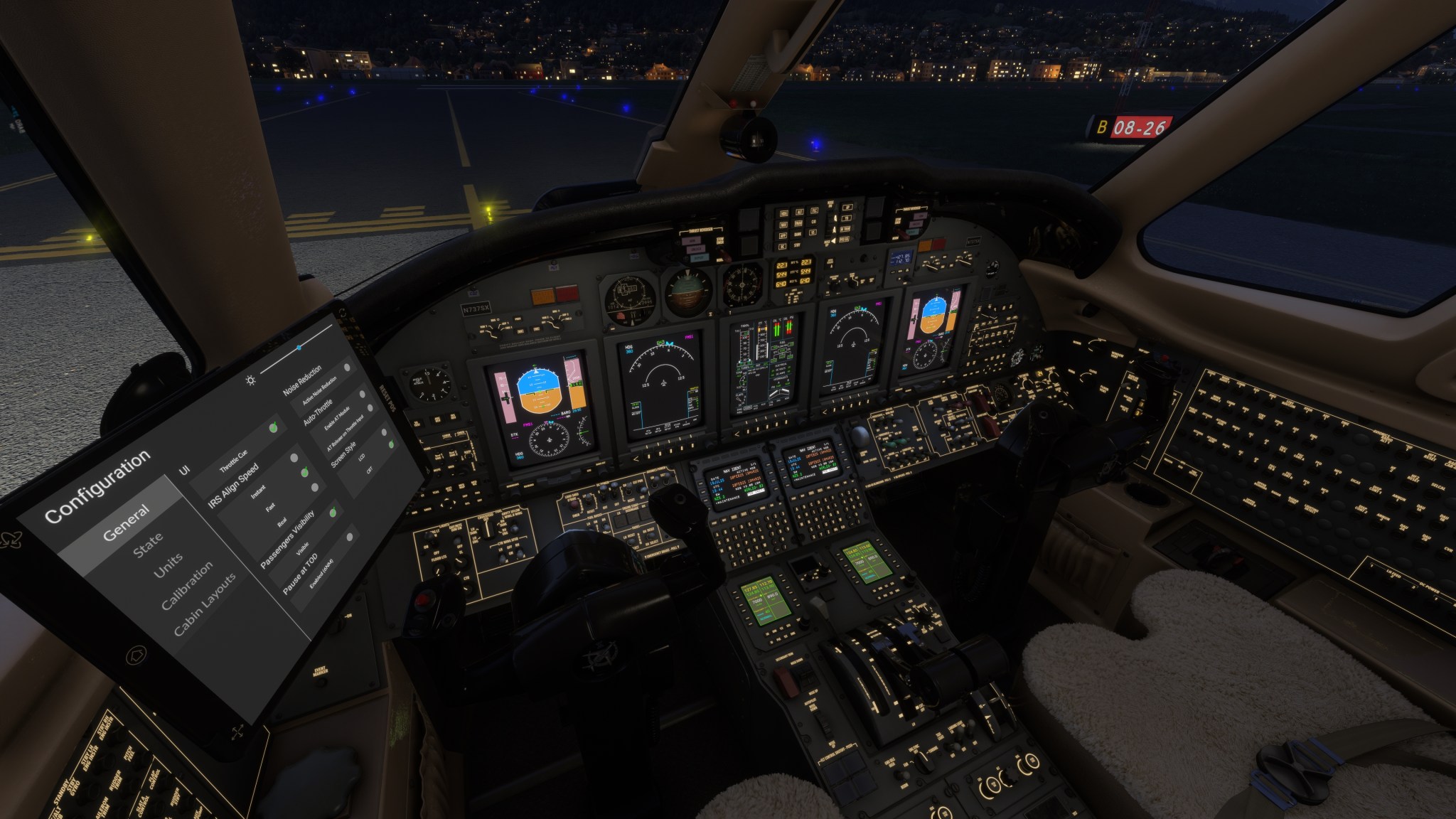Screen dimensions: 1456x819
Task: Select the aircraft icon on the tablet's left edge
Action: tap(11, 539)
